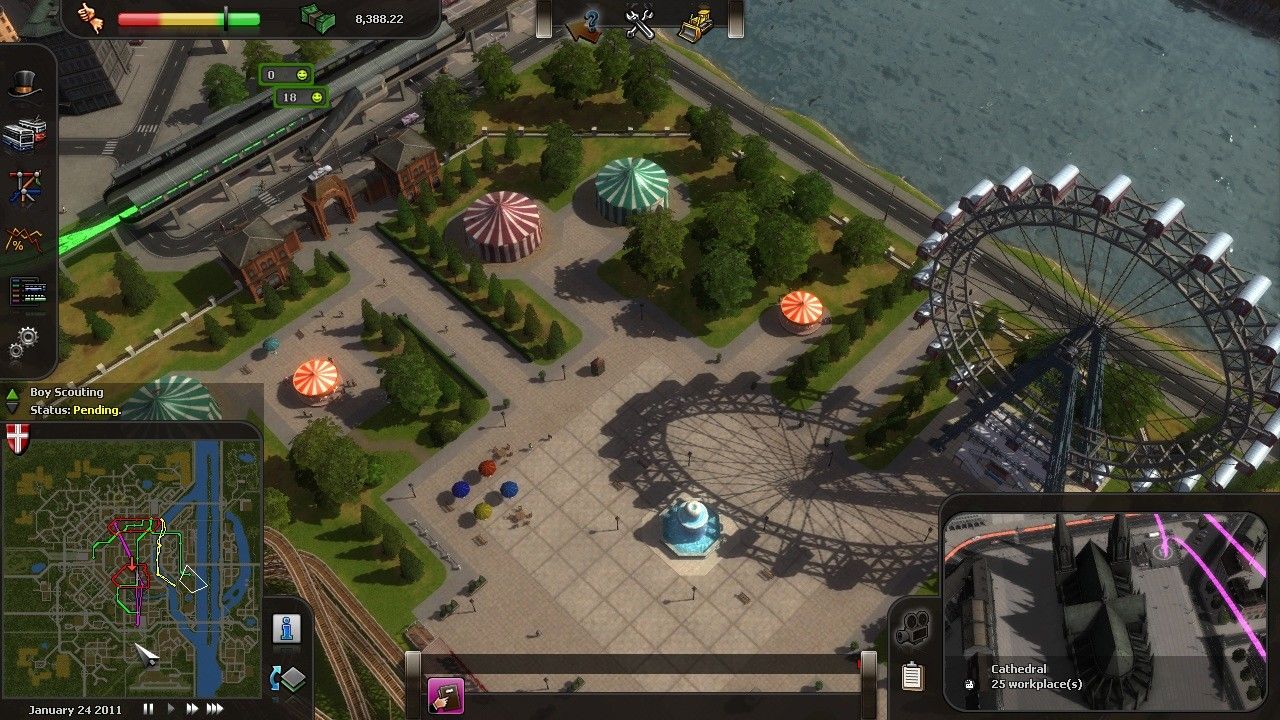
Task: Set game speed to normal play
Action: [x=170, y=709]
